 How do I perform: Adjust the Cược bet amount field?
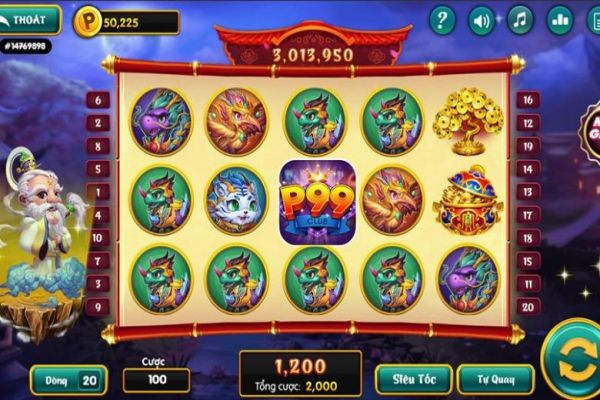(156, 381)
